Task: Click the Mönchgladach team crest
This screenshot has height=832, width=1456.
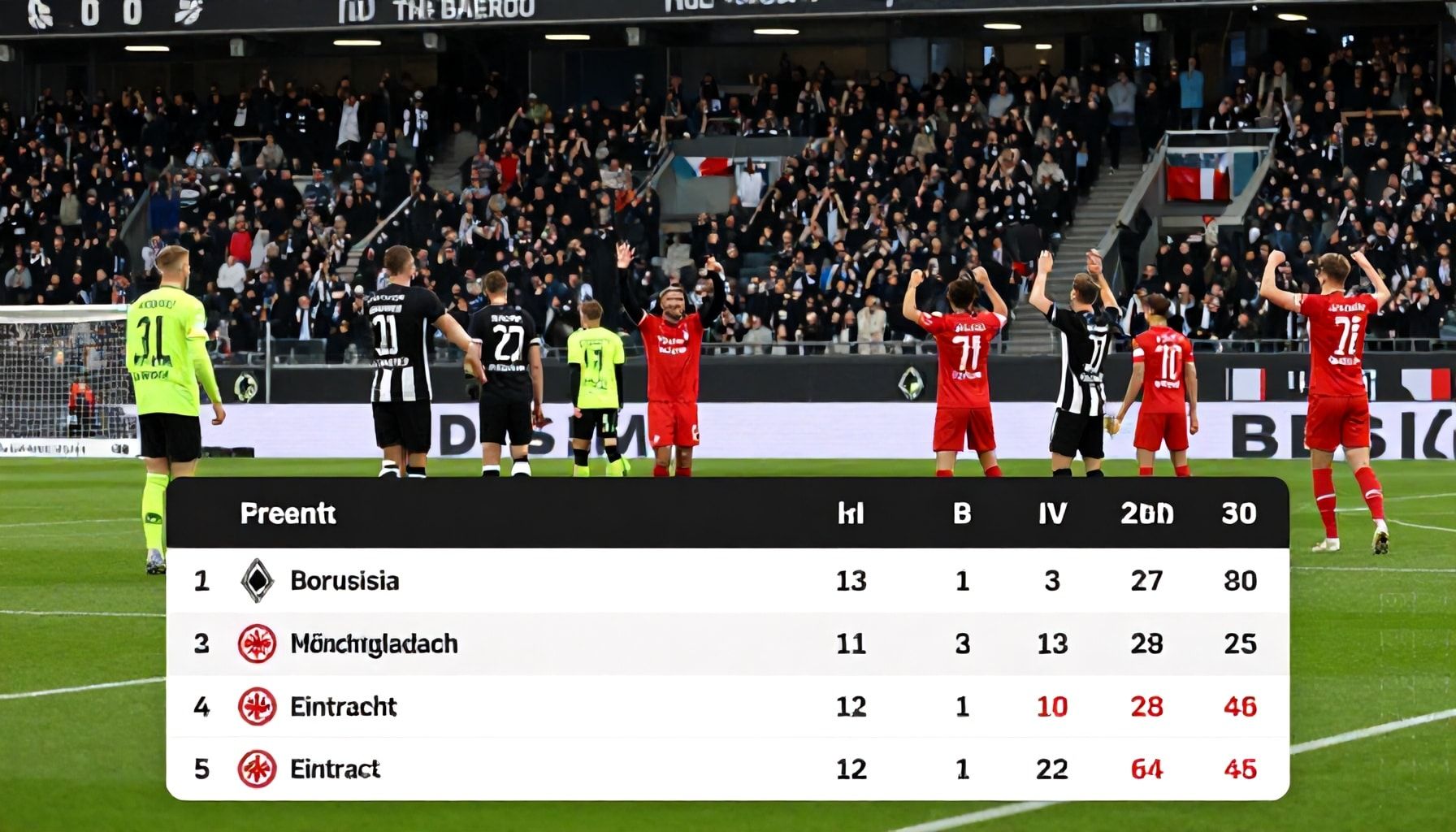Action: click(x=257, y=643)
